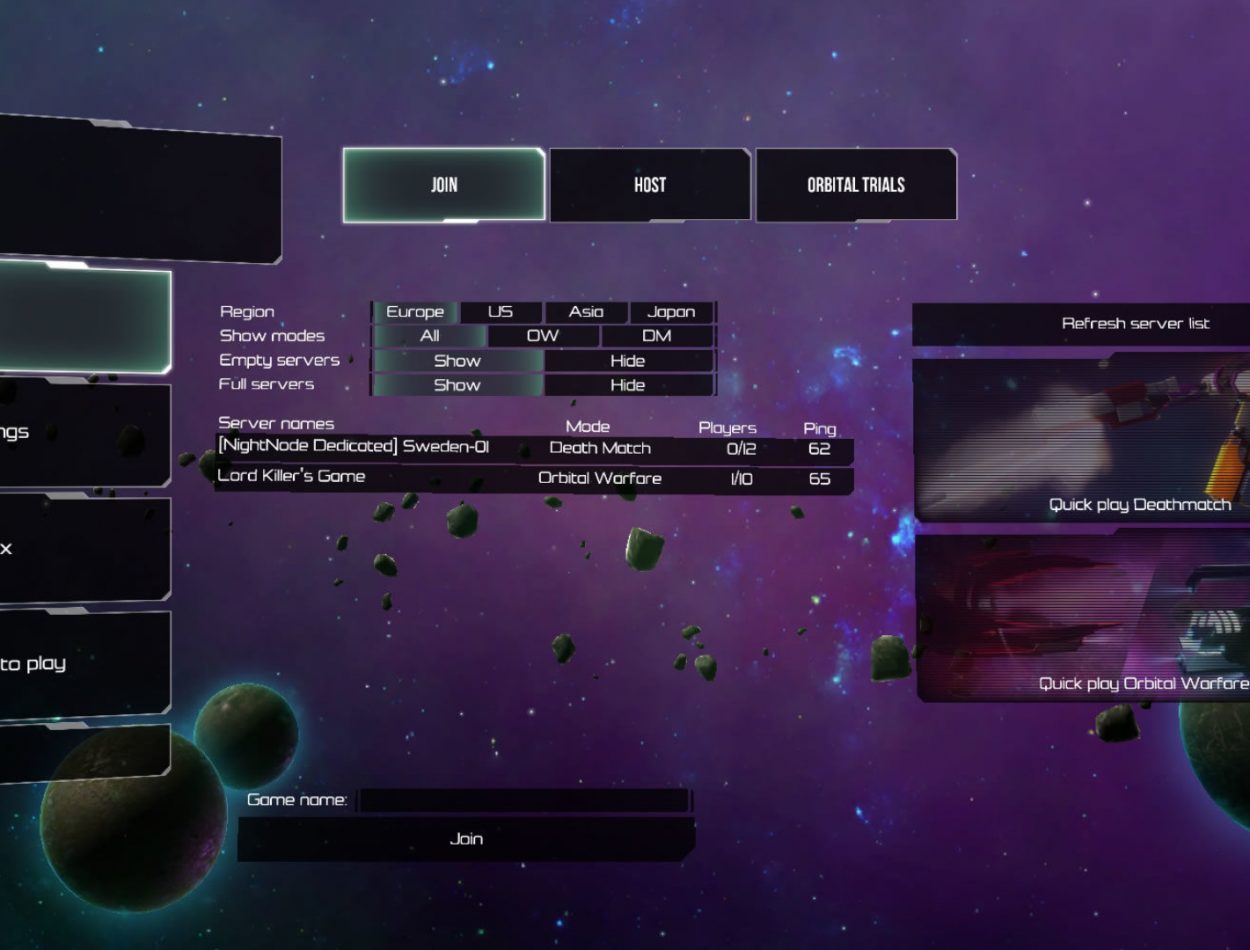Show only OW mode servers

pyautogui.click(x=543, y=336)
